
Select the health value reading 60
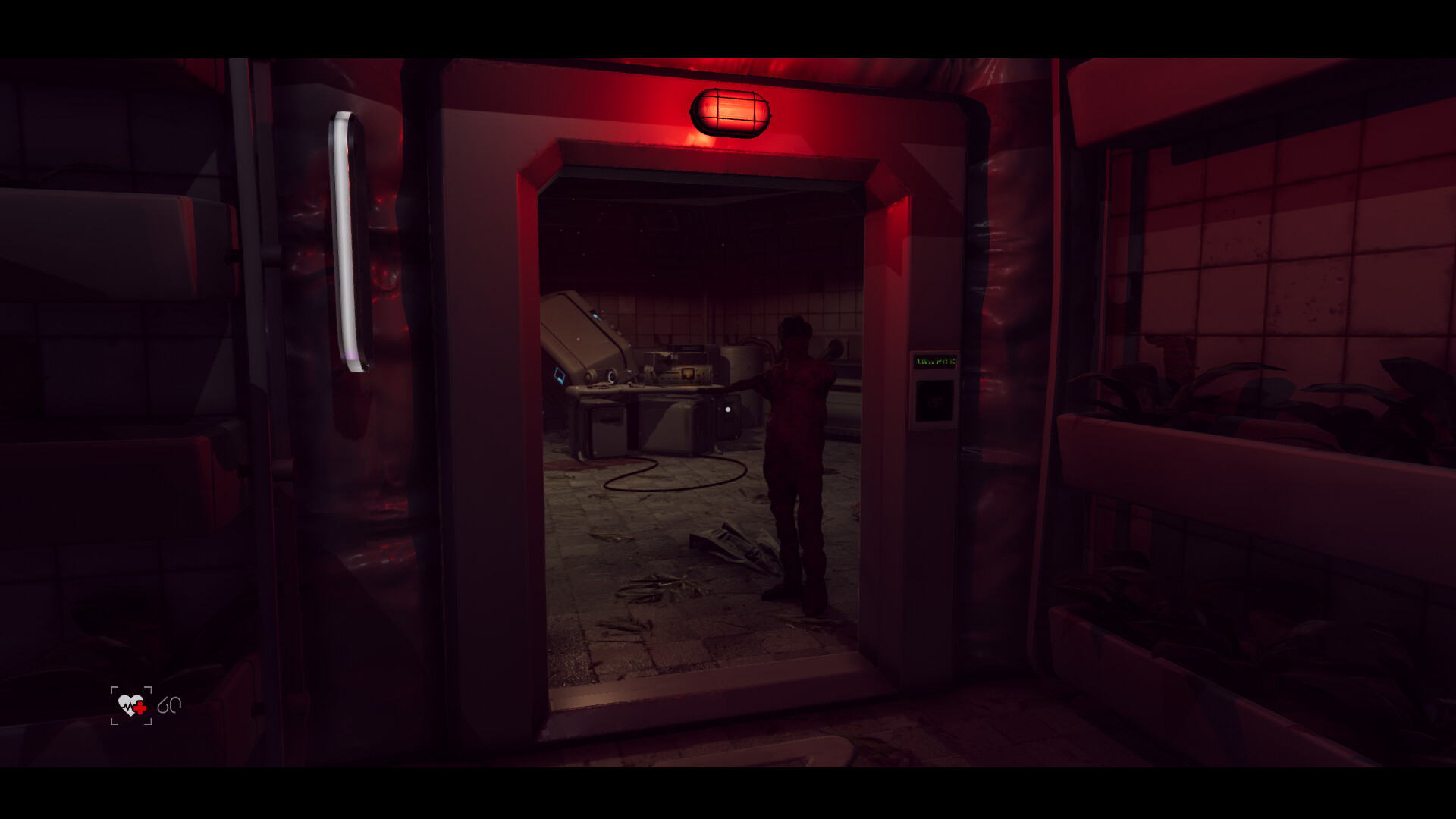(170, 705)
